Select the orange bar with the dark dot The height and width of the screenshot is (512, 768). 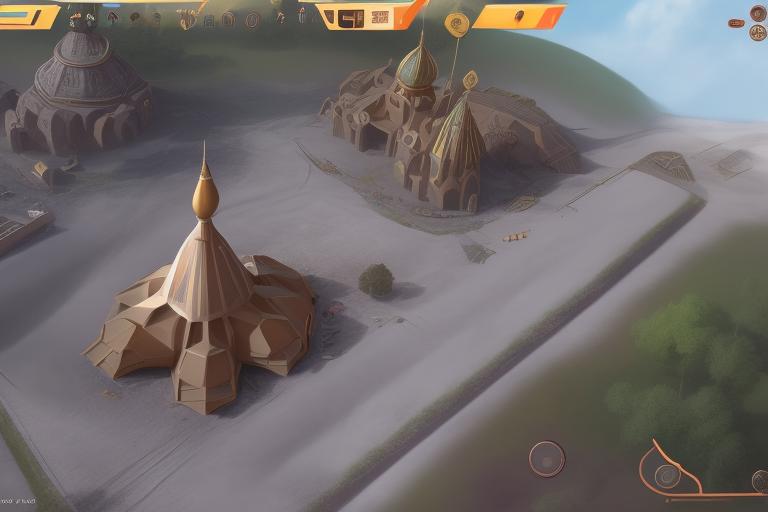pos(518,16)
